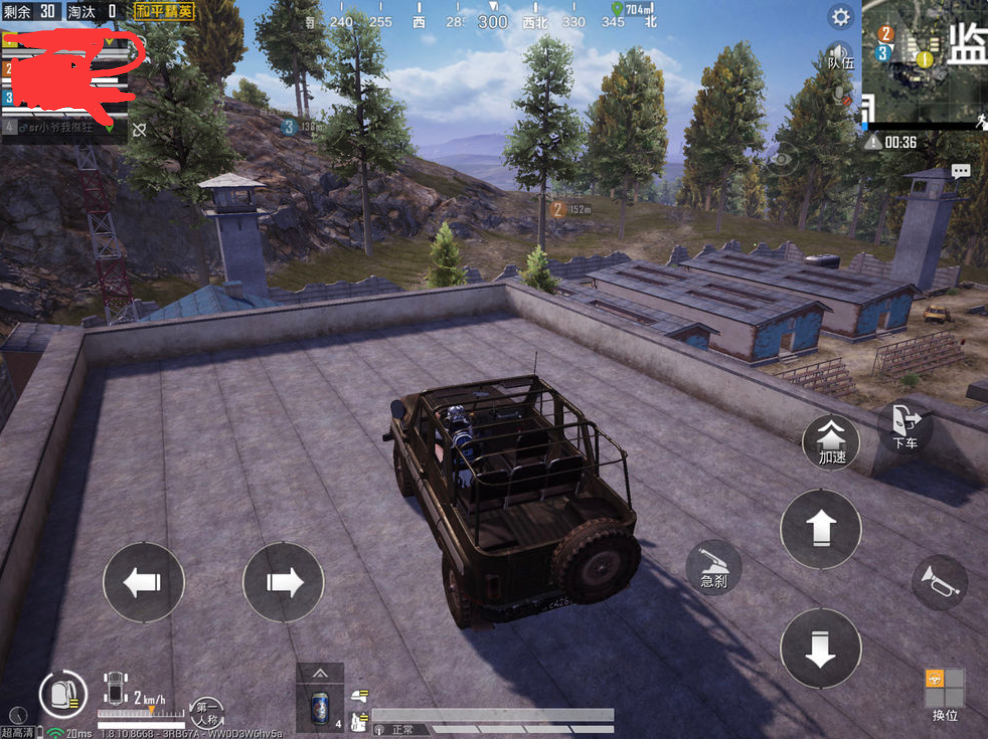Tap the forward up-arrow drive button
Image resolution: width=988 pixels, height=739 pixels.
coord(820,528)
